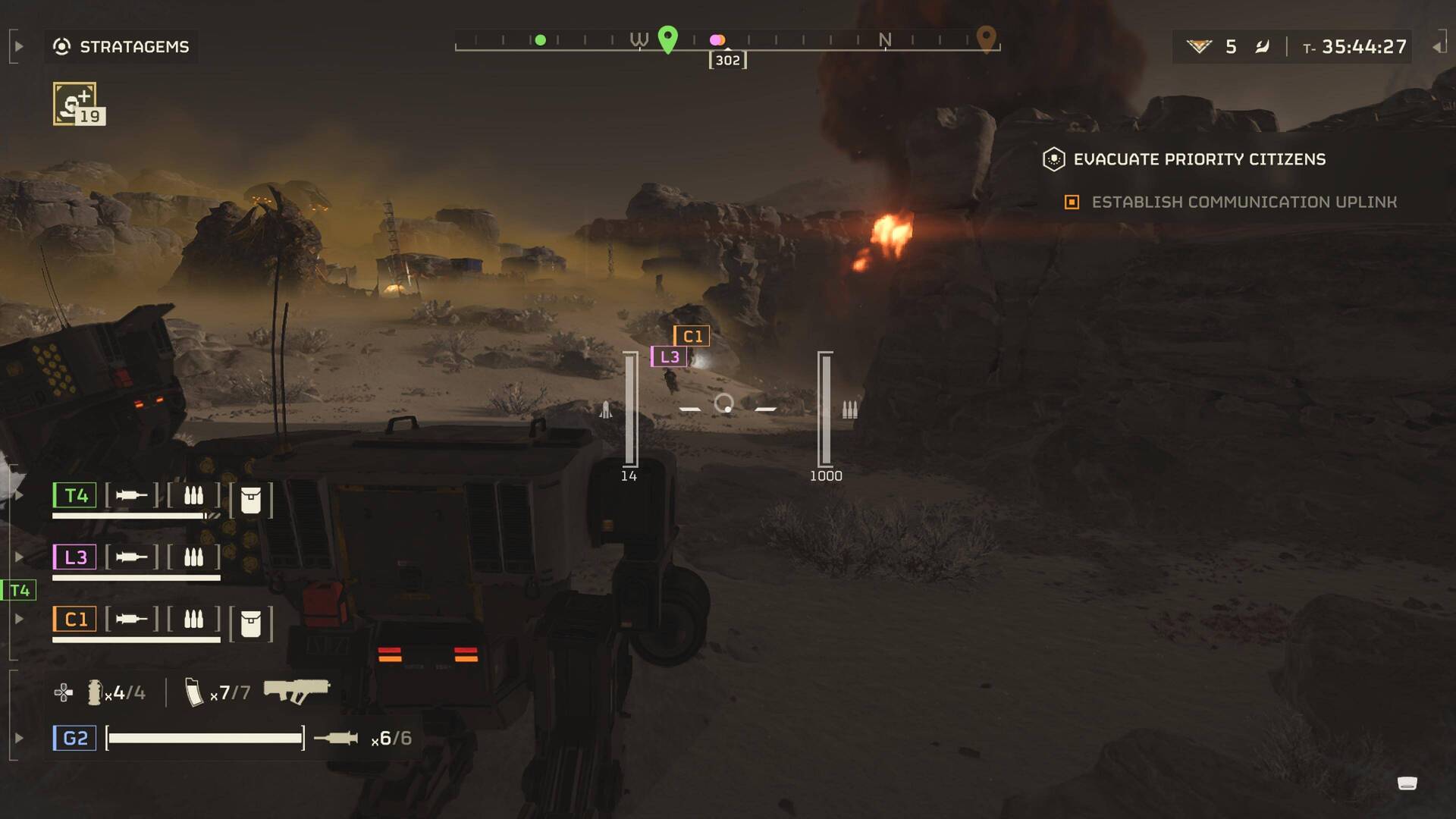This screenshot has width=1456, height=819.
Task: Select squadmate T4 in squad list
Action: (x=75, y=496)
